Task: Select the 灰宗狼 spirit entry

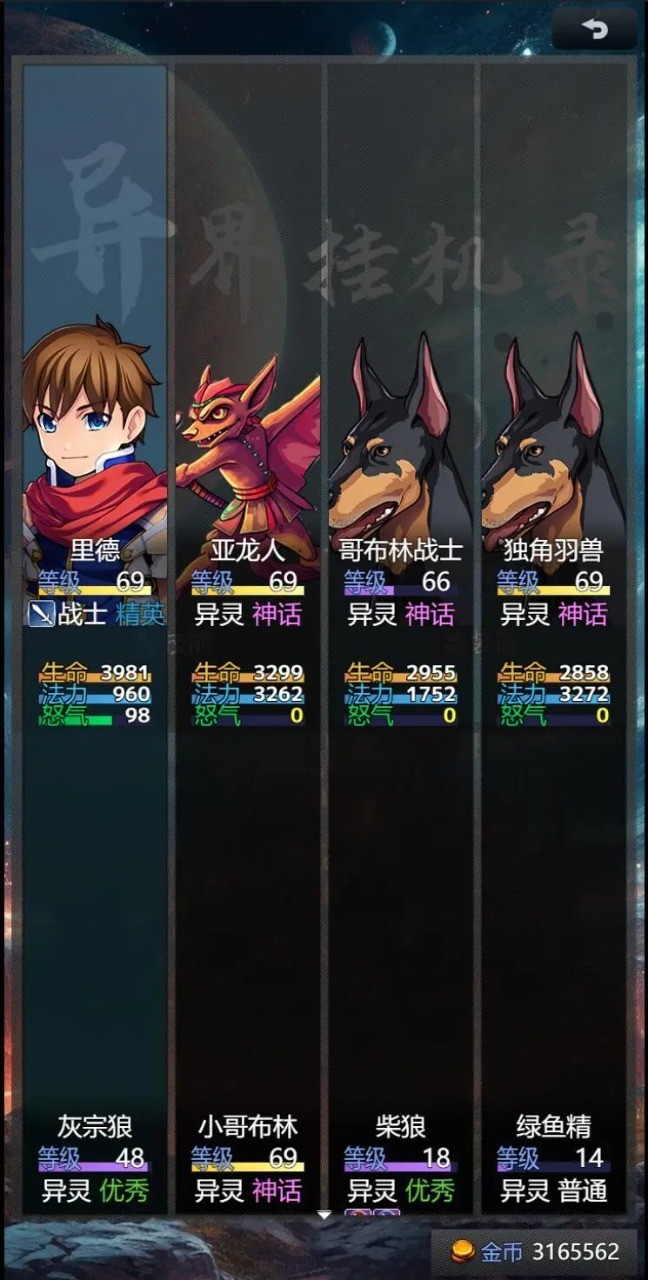Action: [95, 1158]
